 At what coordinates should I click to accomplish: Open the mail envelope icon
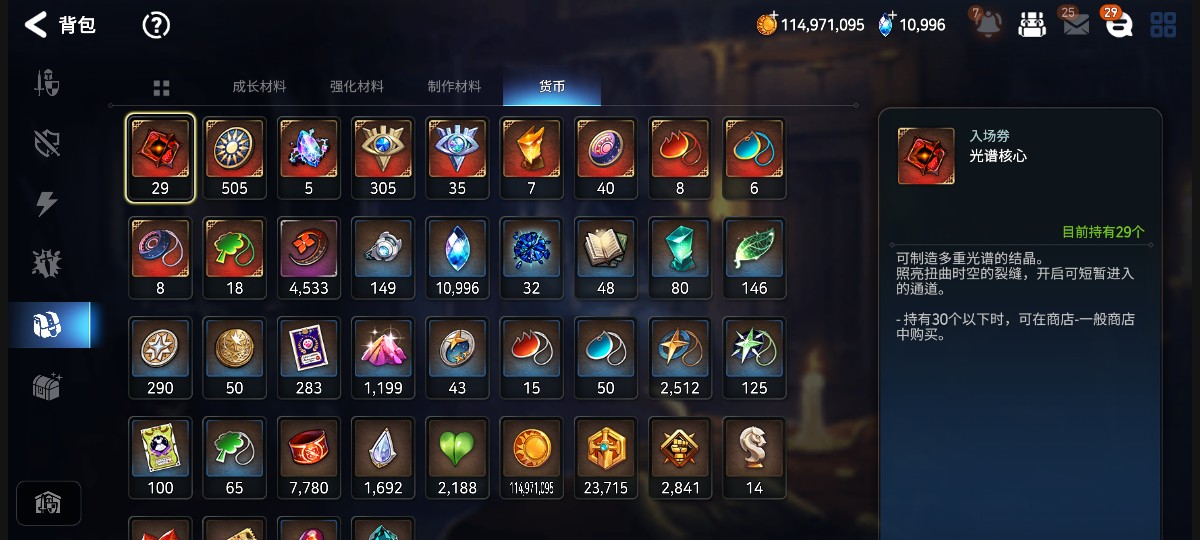point(1076,25)
